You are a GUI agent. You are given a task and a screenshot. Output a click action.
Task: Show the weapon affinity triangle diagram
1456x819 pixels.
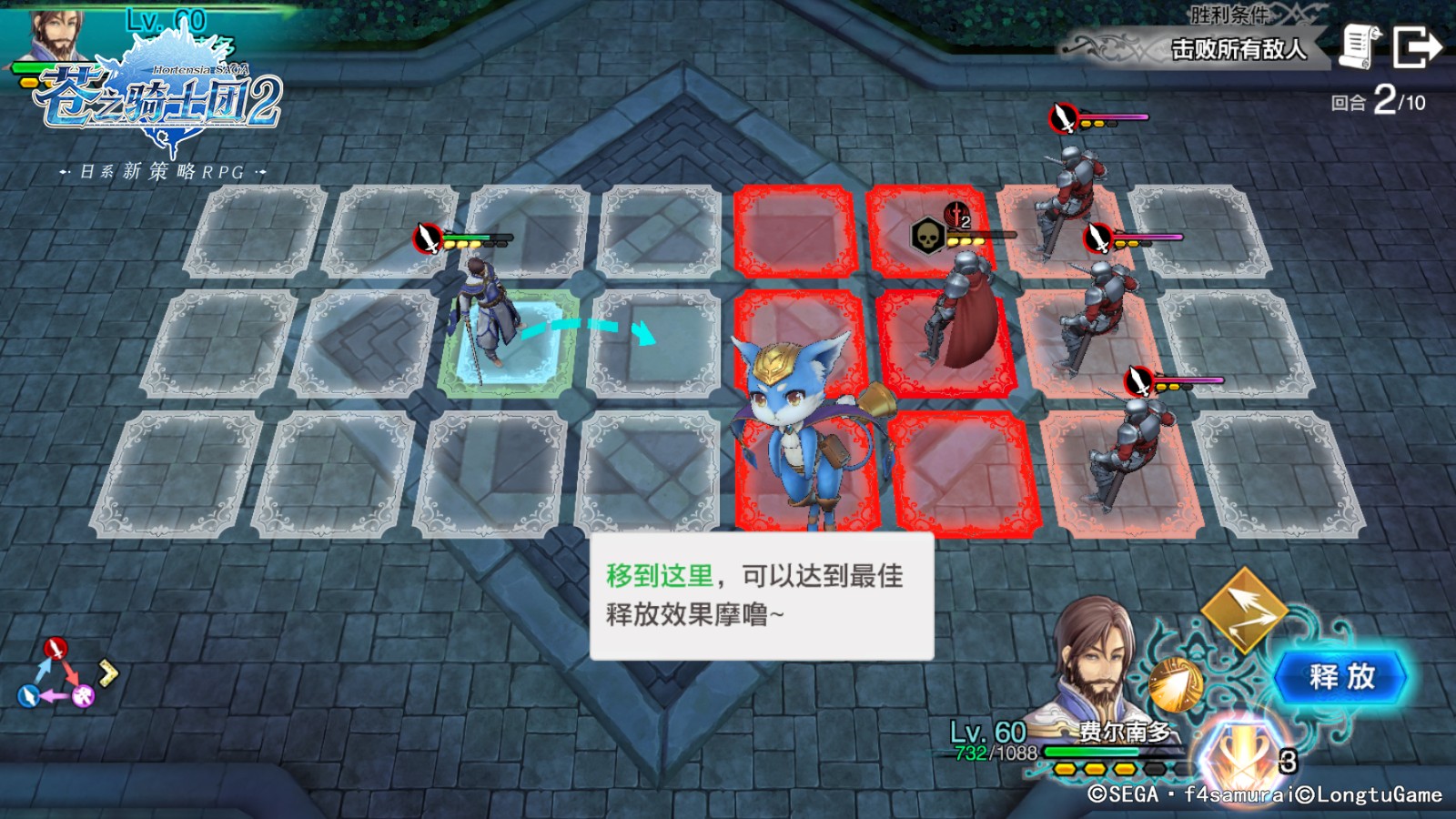click(x=55, y=674)
